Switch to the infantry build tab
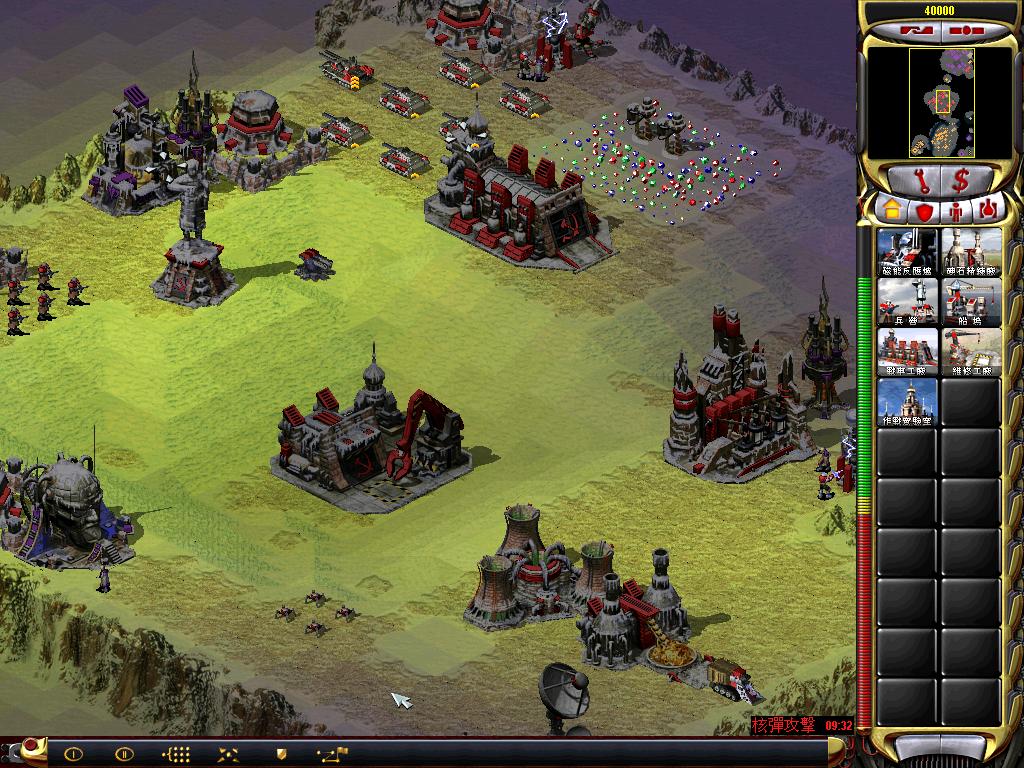This screenshot has height=768, width=1024. 957,210
